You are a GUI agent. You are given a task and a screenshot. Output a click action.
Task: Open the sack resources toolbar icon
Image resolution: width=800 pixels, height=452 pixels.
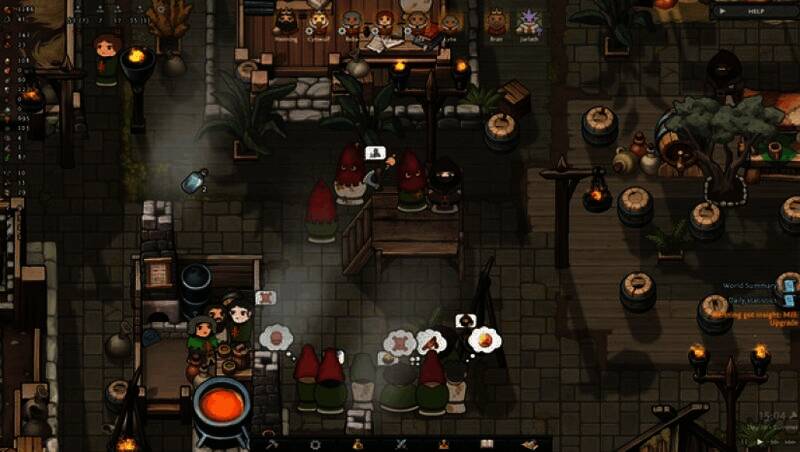358,443
